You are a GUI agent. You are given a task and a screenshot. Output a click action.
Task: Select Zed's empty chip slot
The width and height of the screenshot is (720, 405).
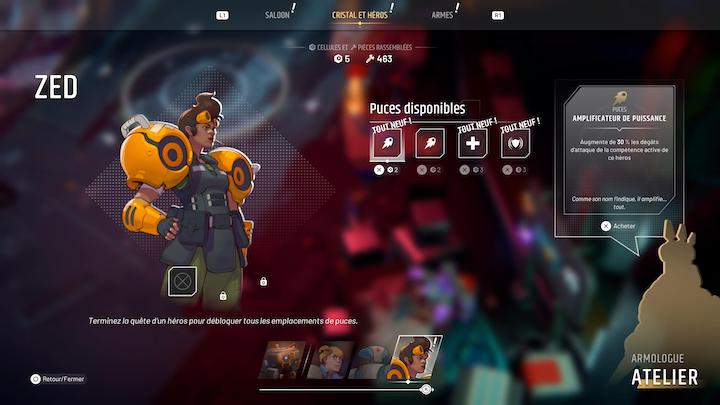pos(182,280)
